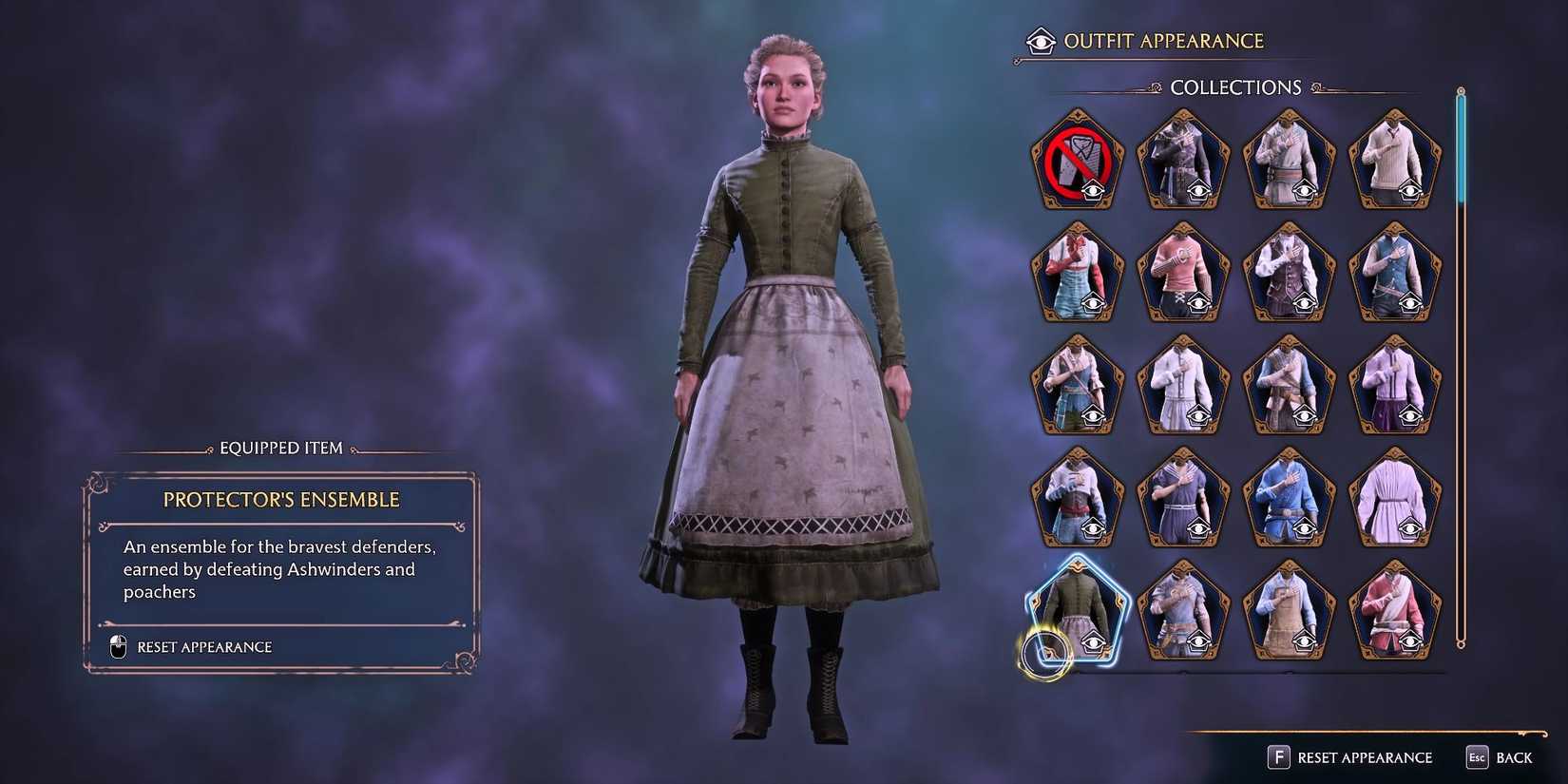Select the purple ruffled blouse outfit
Image resolution: width=1568 pixels, height=784 pixels.
[x=1395, y=499]
